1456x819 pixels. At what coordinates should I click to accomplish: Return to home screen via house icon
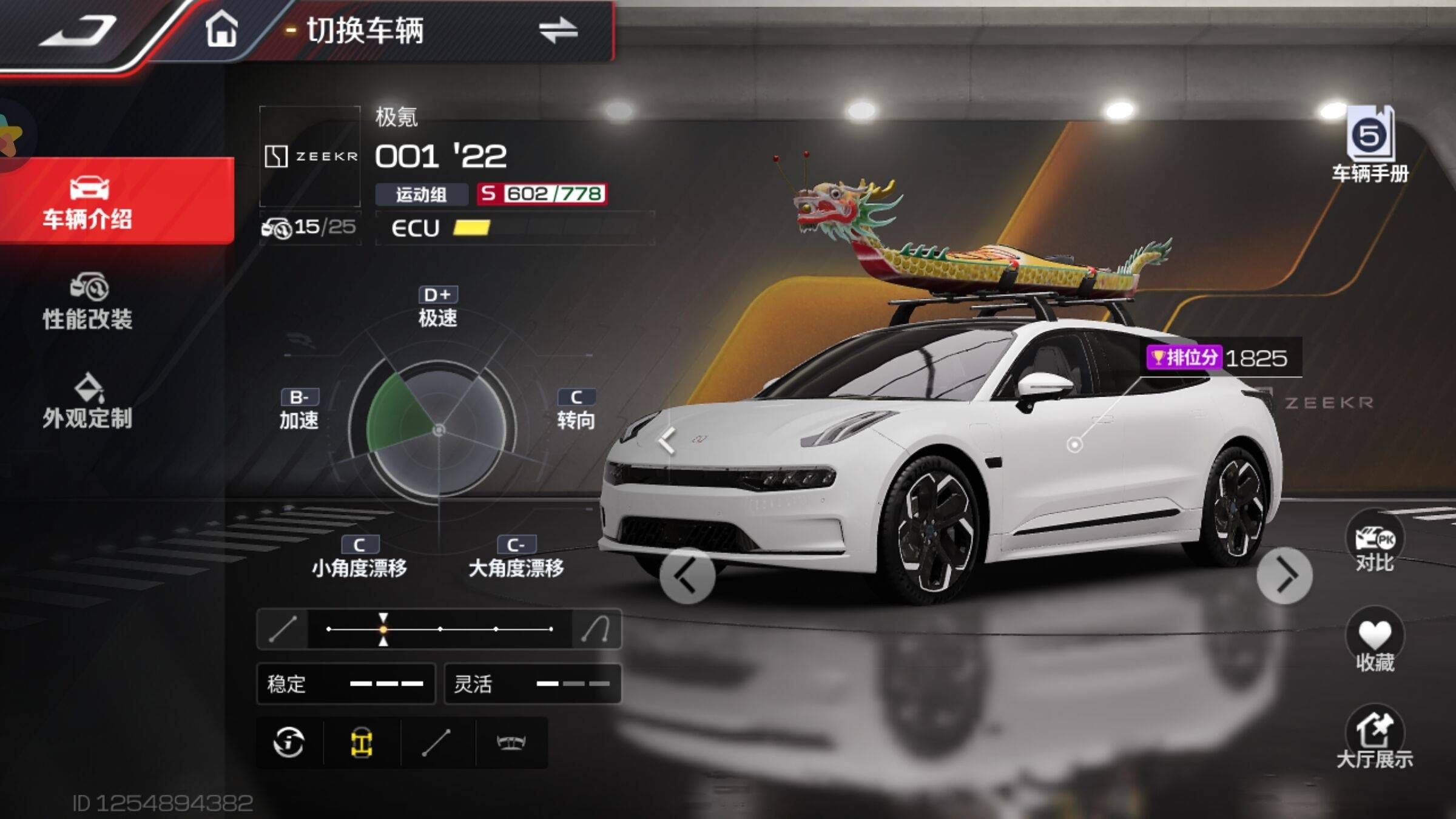221,30
